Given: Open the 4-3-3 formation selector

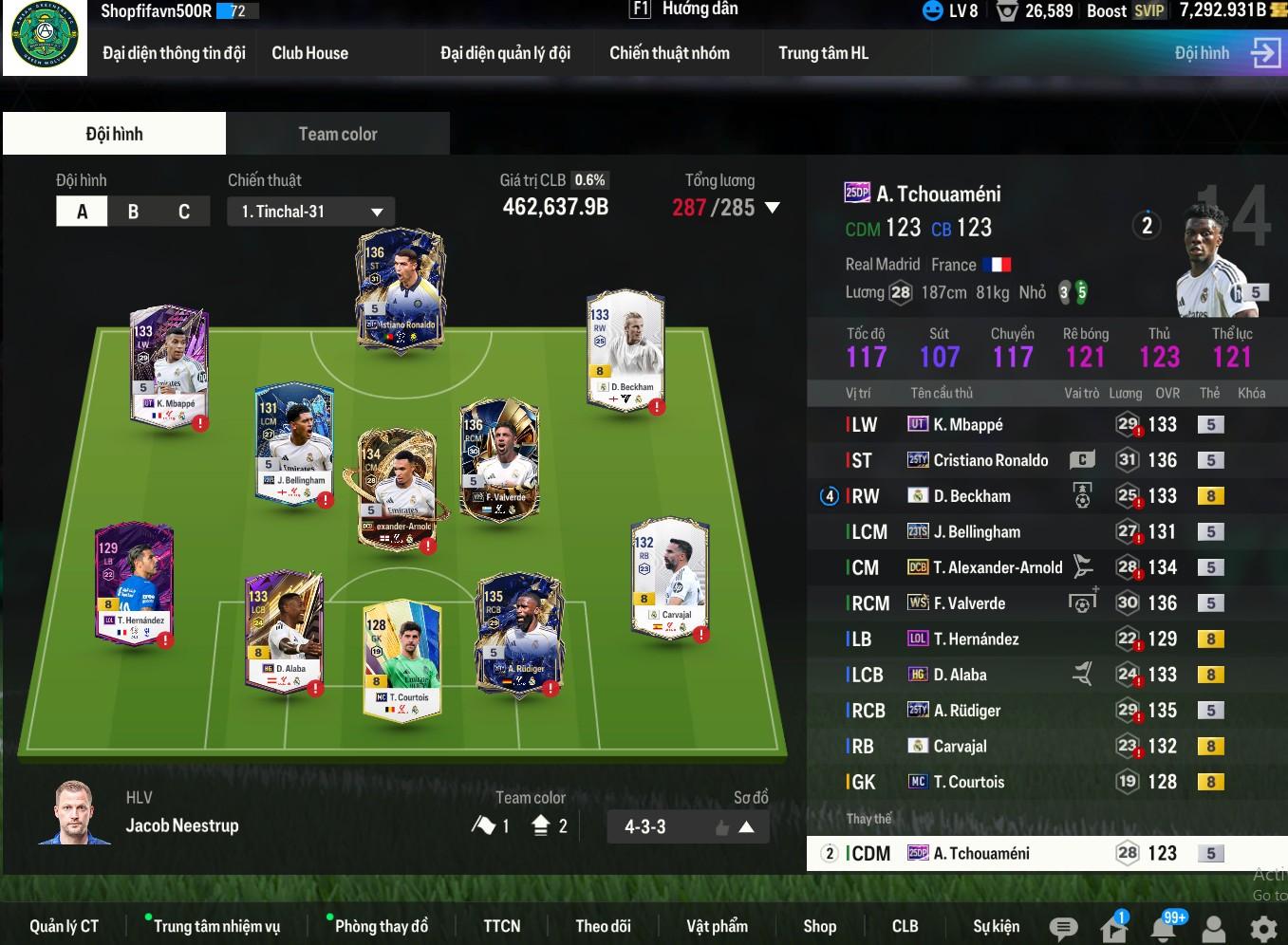Looking at the screenshot, I should (x=687, y=826).
